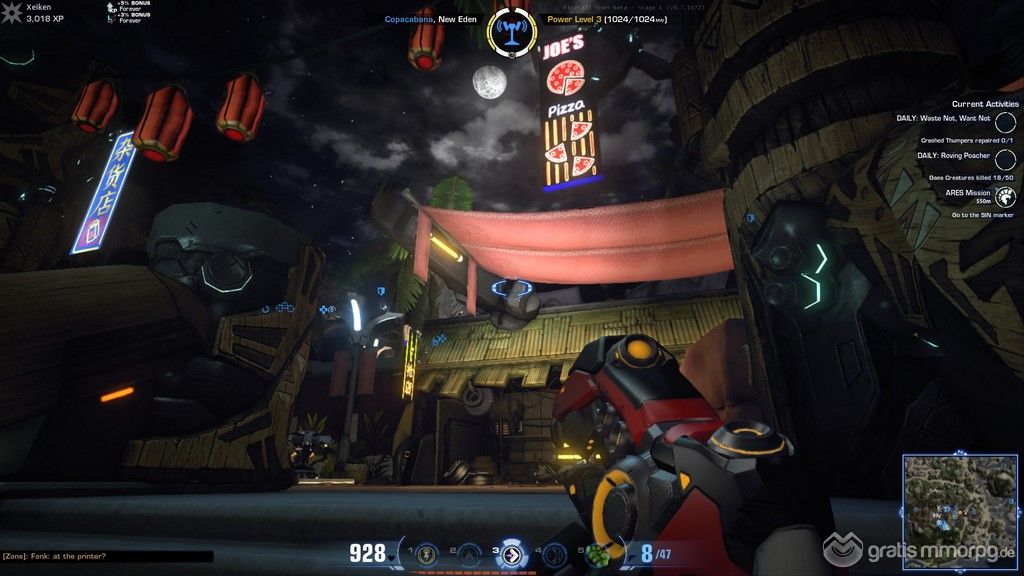Select the DAILY: Roving Poacher activity
This screenshot has height=576, width=1024.
coord(1006,160)
